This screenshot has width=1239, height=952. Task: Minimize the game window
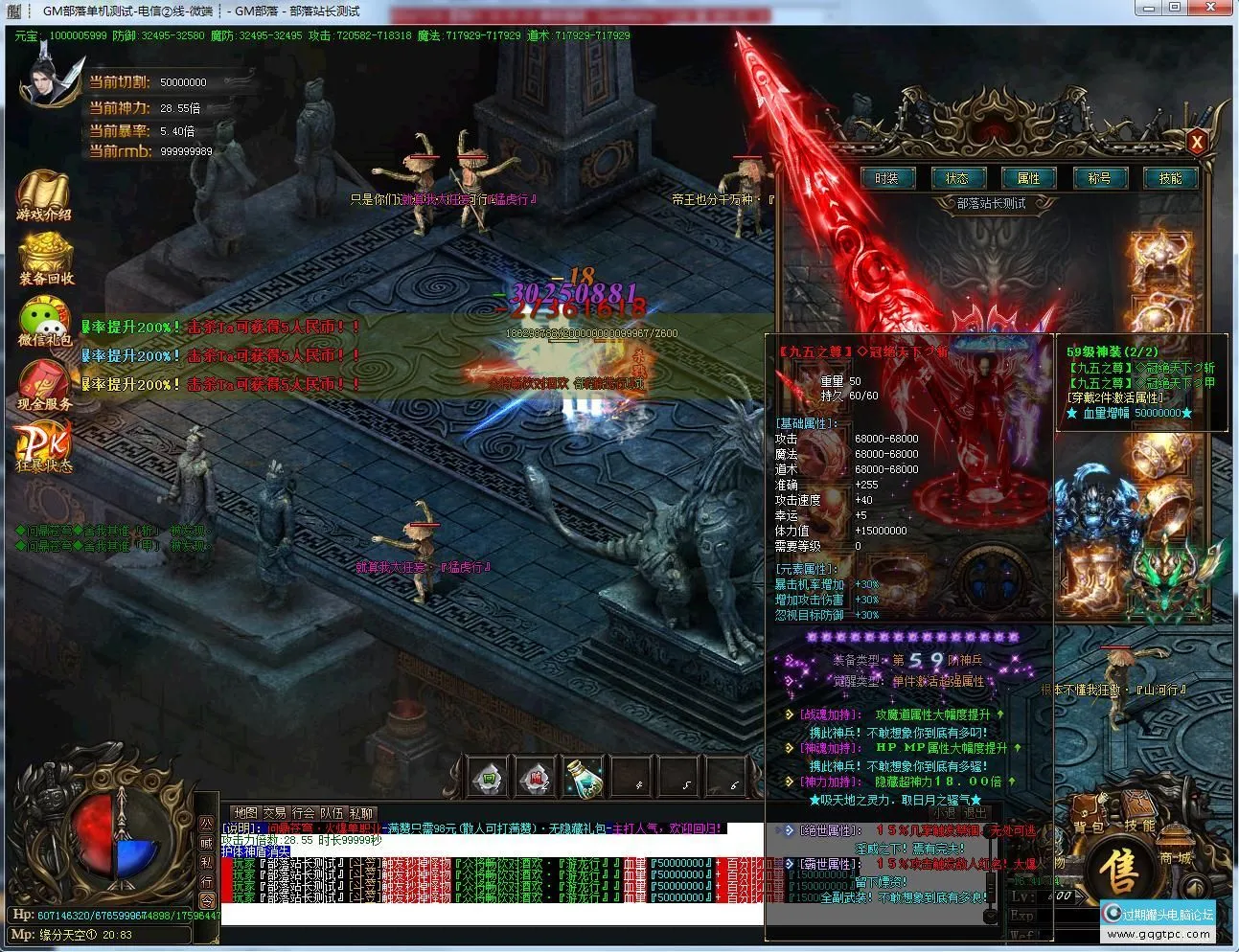[x=1150, y=8]
